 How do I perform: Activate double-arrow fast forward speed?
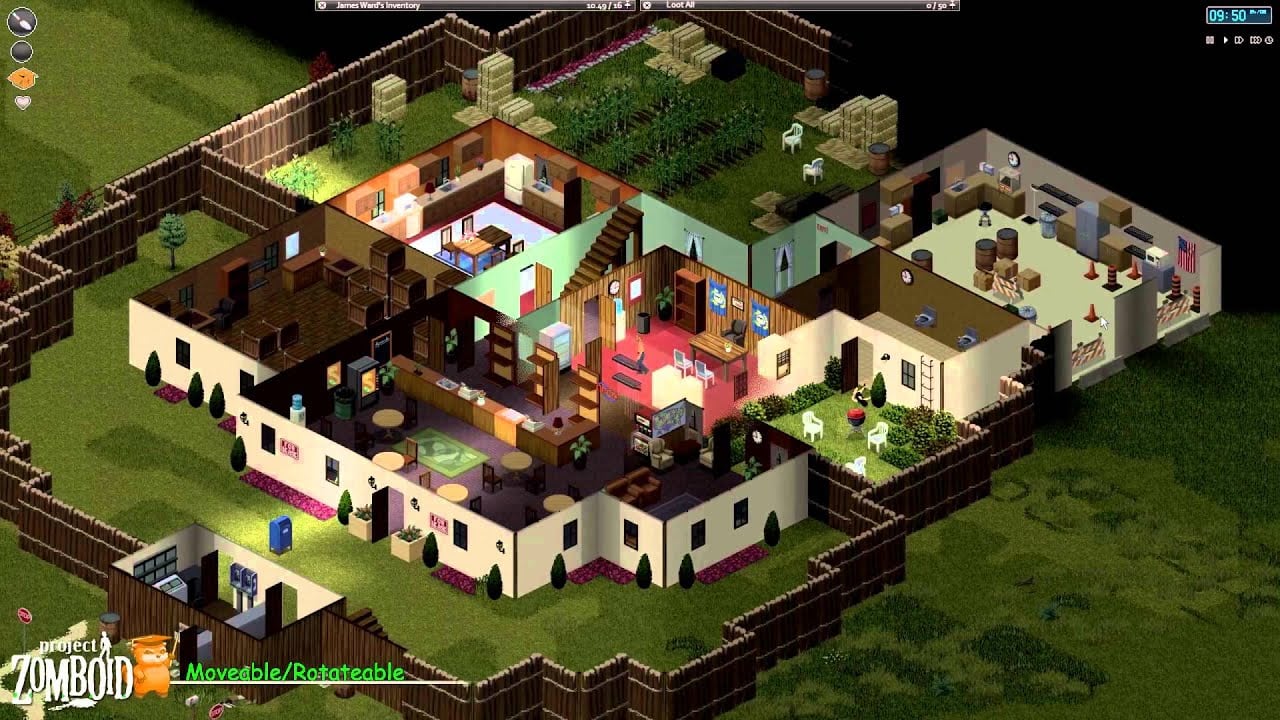tap(1239, 40)
